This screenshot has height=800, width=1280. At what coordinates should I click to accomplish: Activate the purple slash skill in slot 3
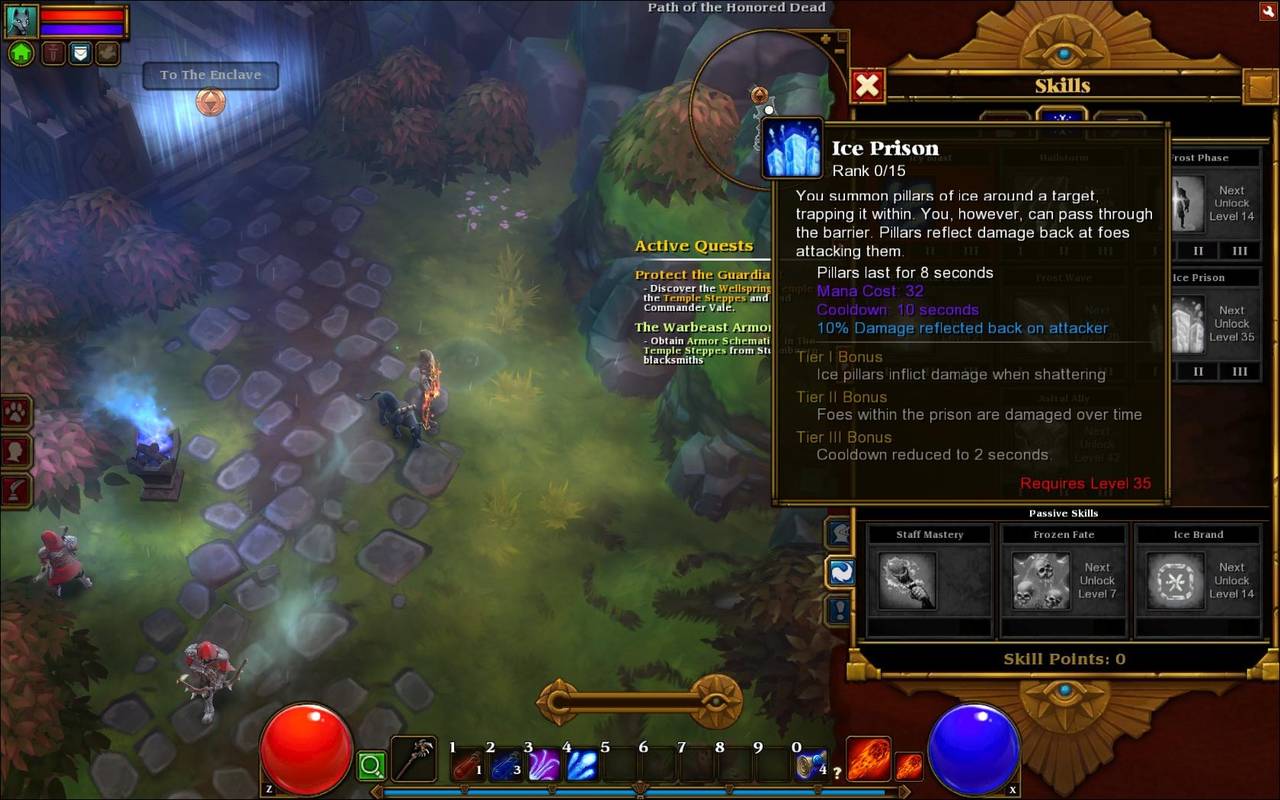(544, 766)
